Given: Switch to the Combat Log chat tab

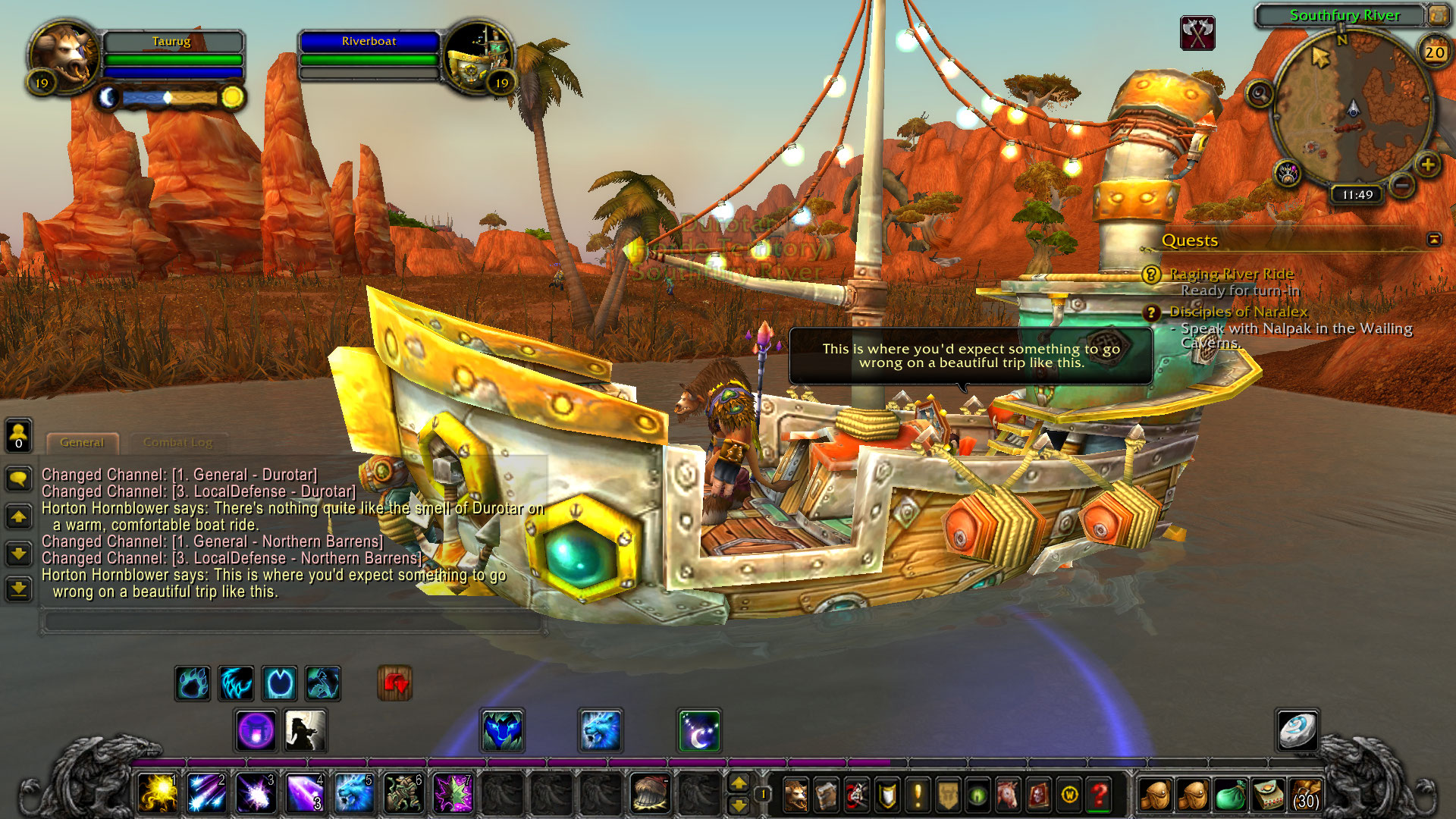Looking at the screenshot, I should pos(177,442).
